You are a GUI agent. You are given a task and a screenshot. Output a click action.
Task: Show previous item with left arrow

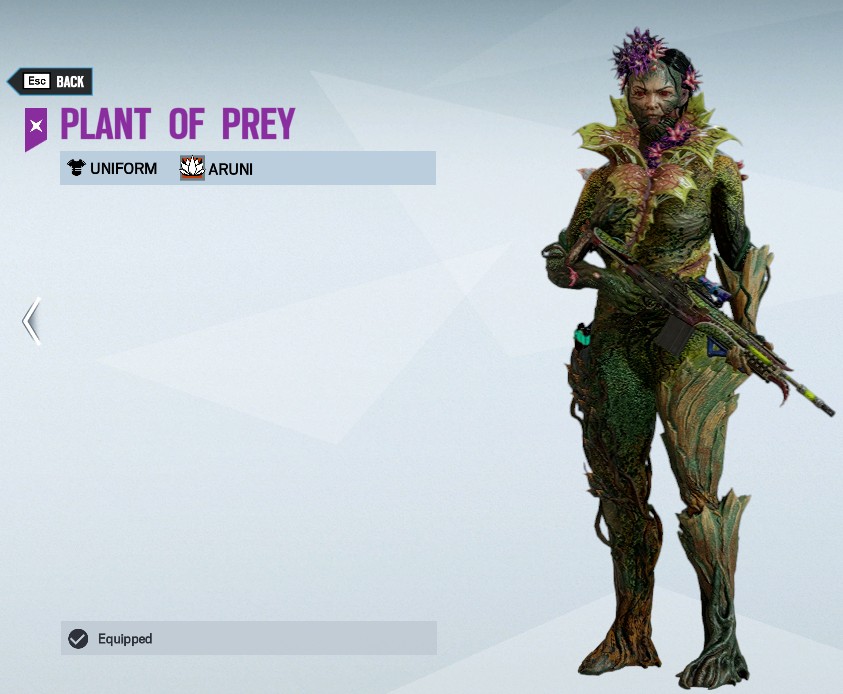pyautogui.click(x=32, y=321)
